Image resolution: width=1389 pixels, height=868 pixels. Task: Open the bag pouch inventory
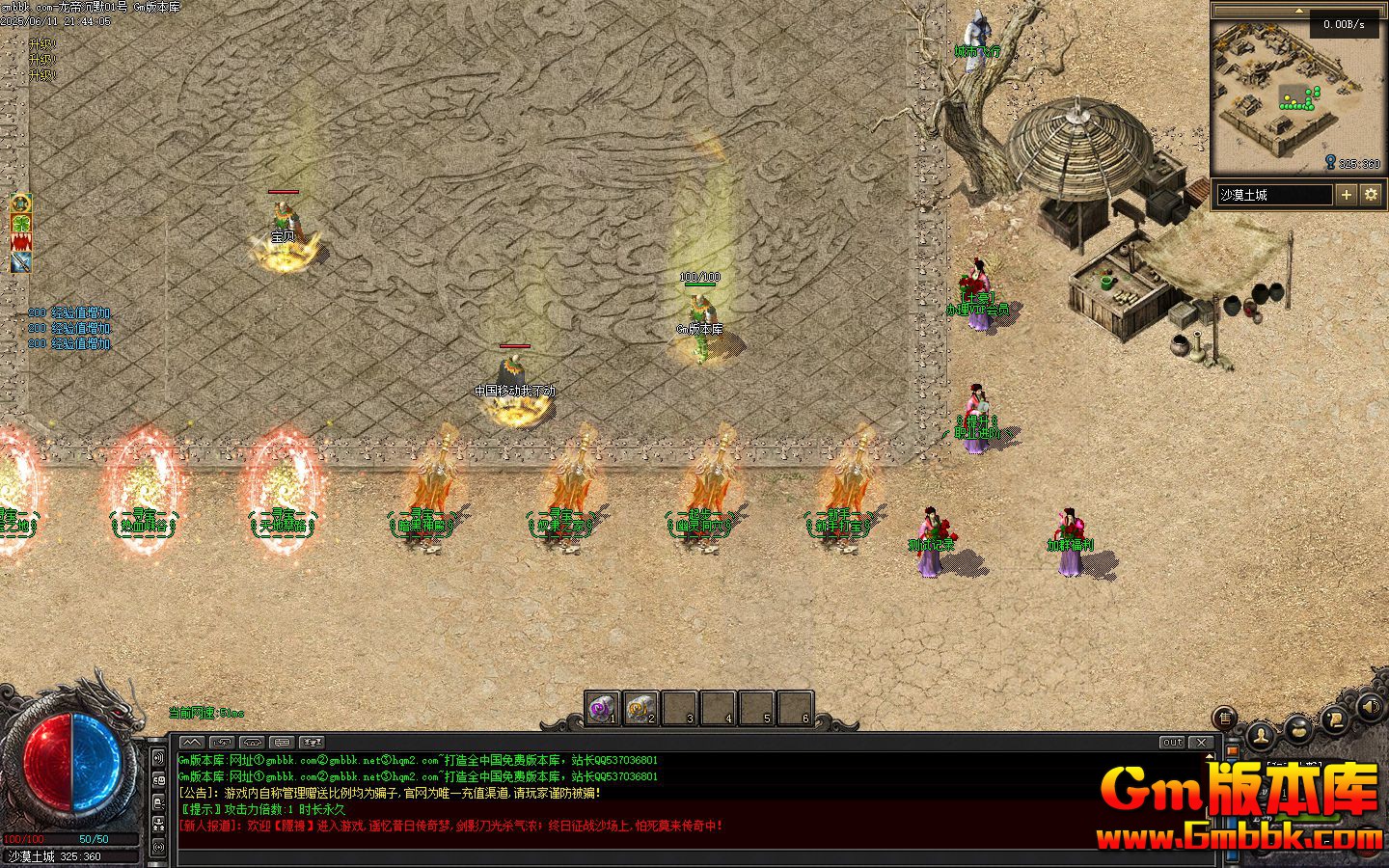pyautogui.click(x=1297, y=728)
